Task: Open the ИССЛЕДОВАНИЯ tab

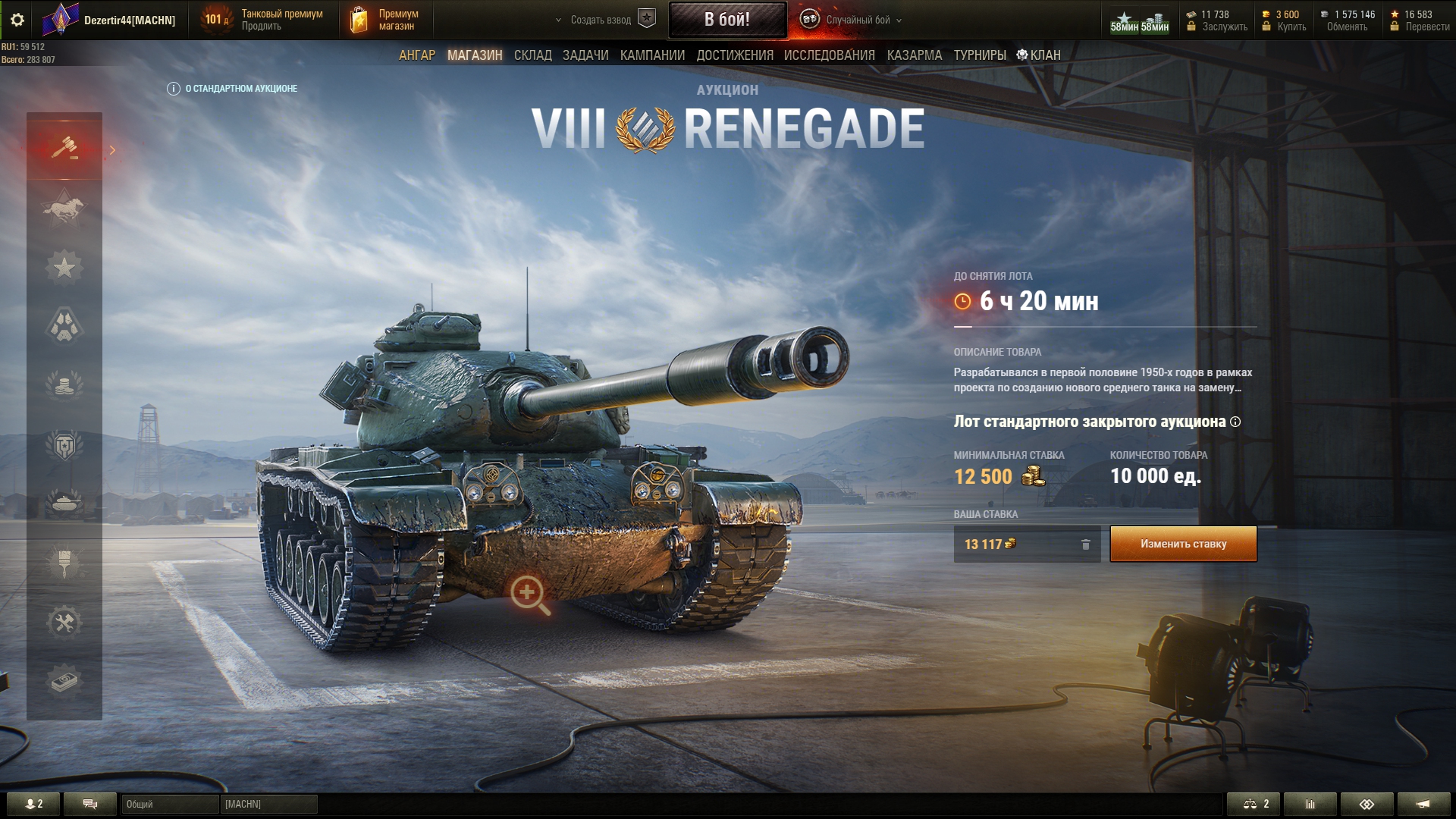Action: point(829,55)
